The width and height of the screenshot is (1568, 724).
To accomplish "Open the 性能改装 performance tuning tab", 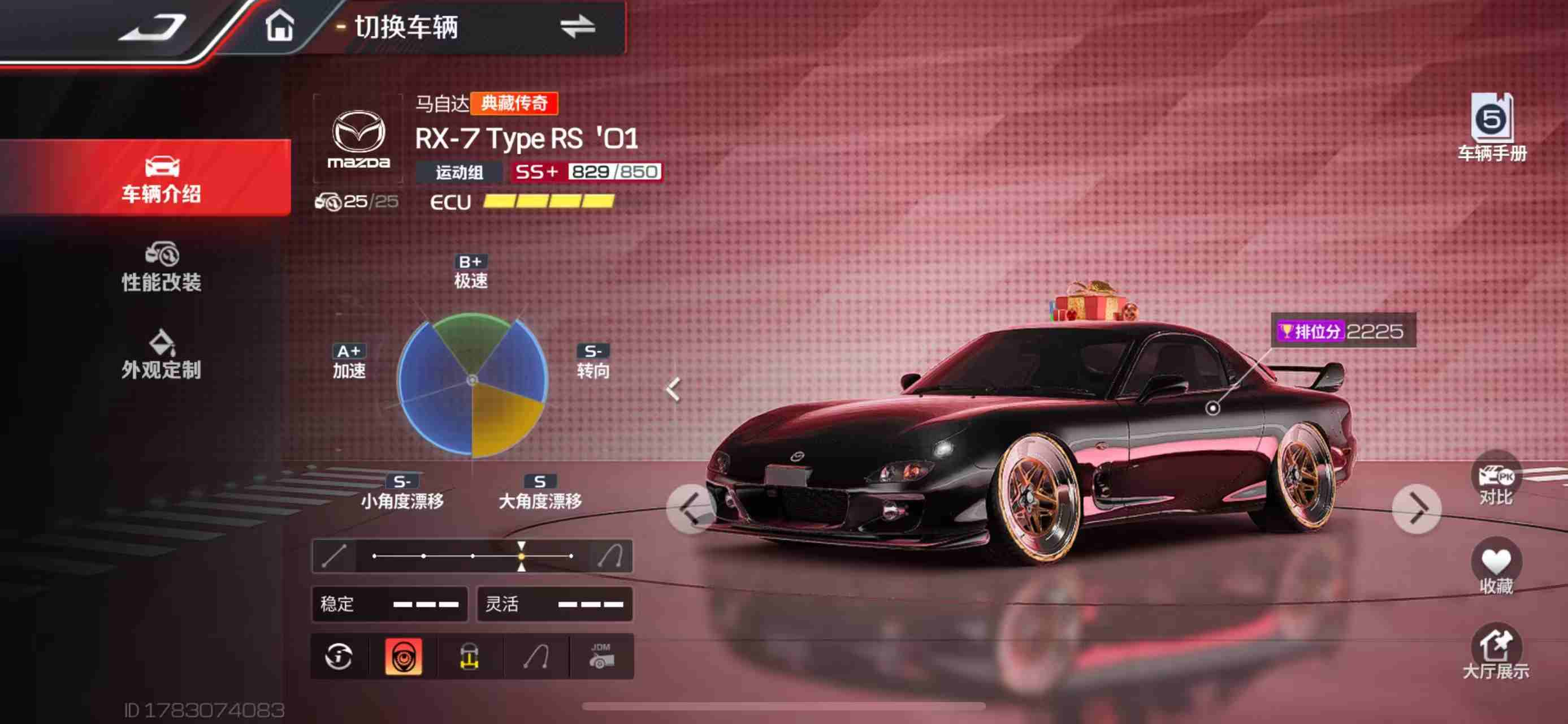I will 161,268.
